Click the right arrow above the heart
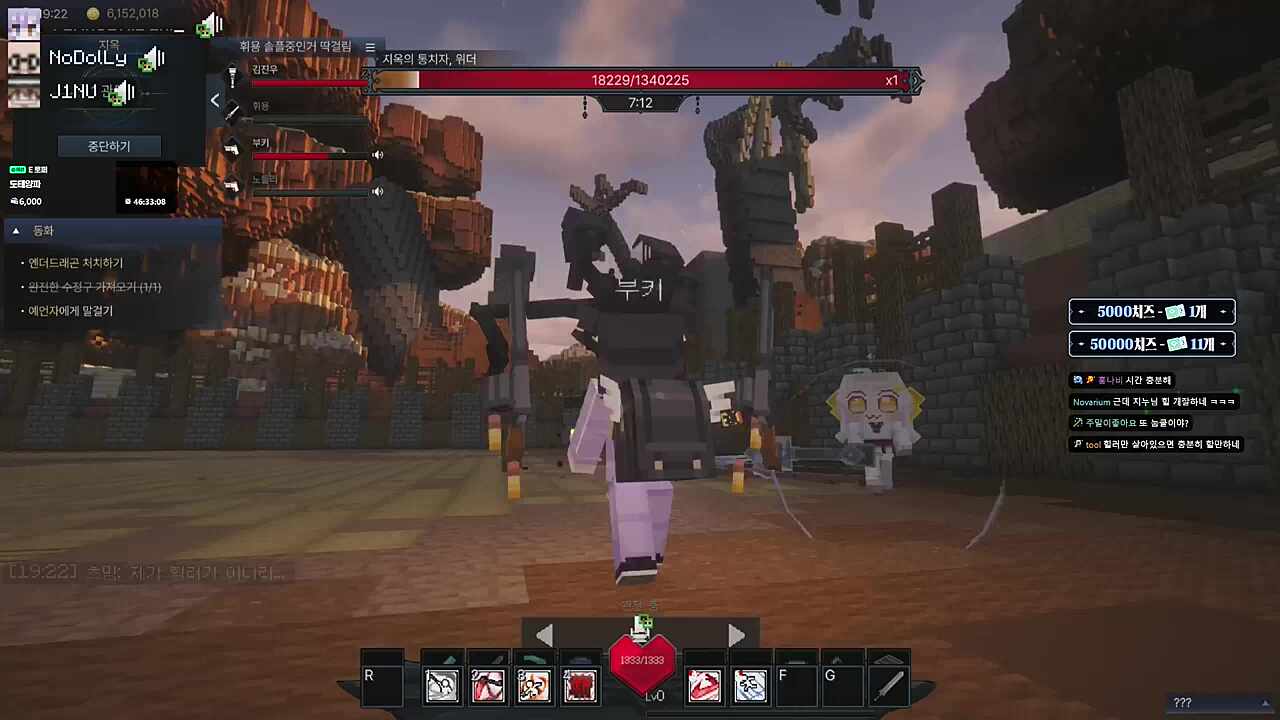This screenshot has width=1280, height=720. 736,635
